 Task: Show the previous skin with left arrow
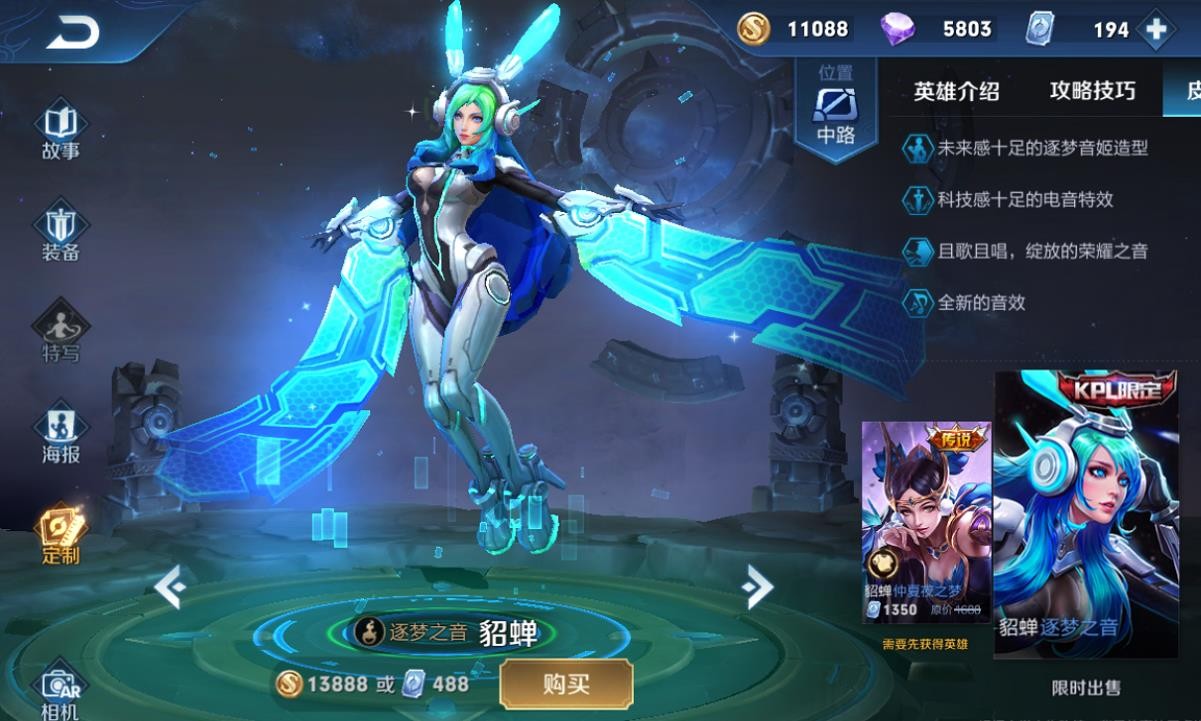170,587
